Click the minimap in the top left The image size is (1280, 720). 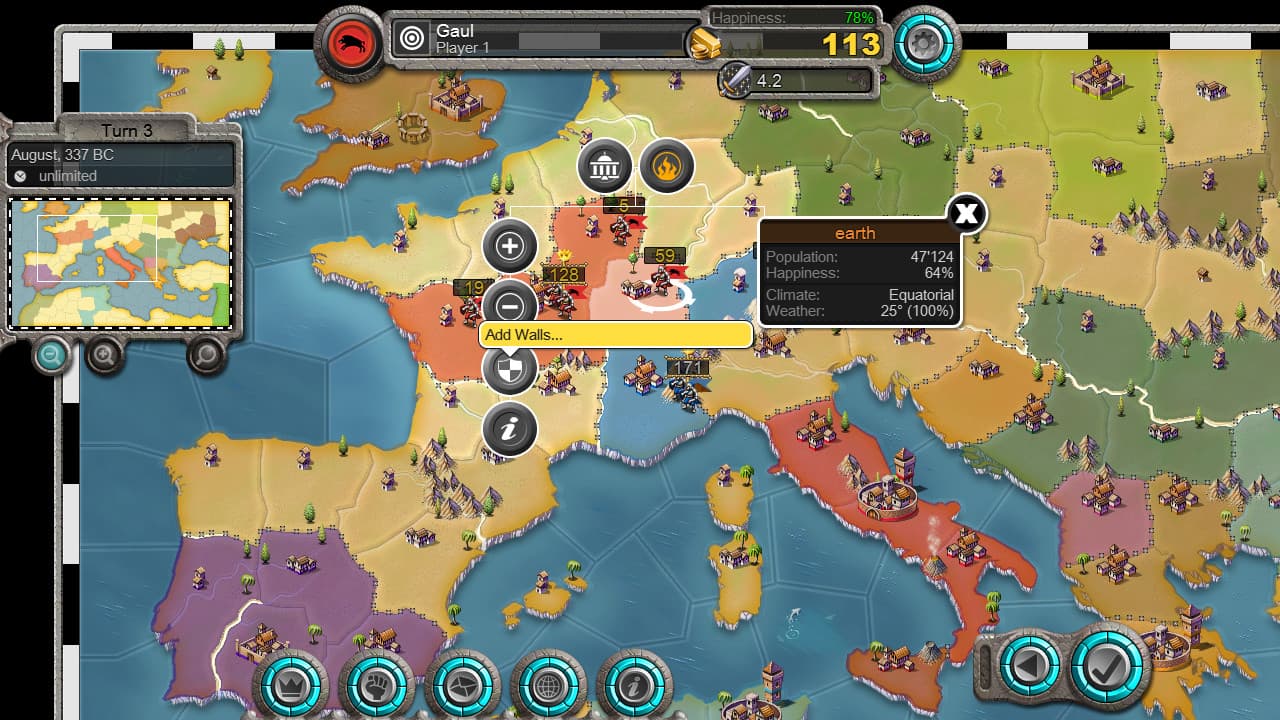(x=120, y=262)
